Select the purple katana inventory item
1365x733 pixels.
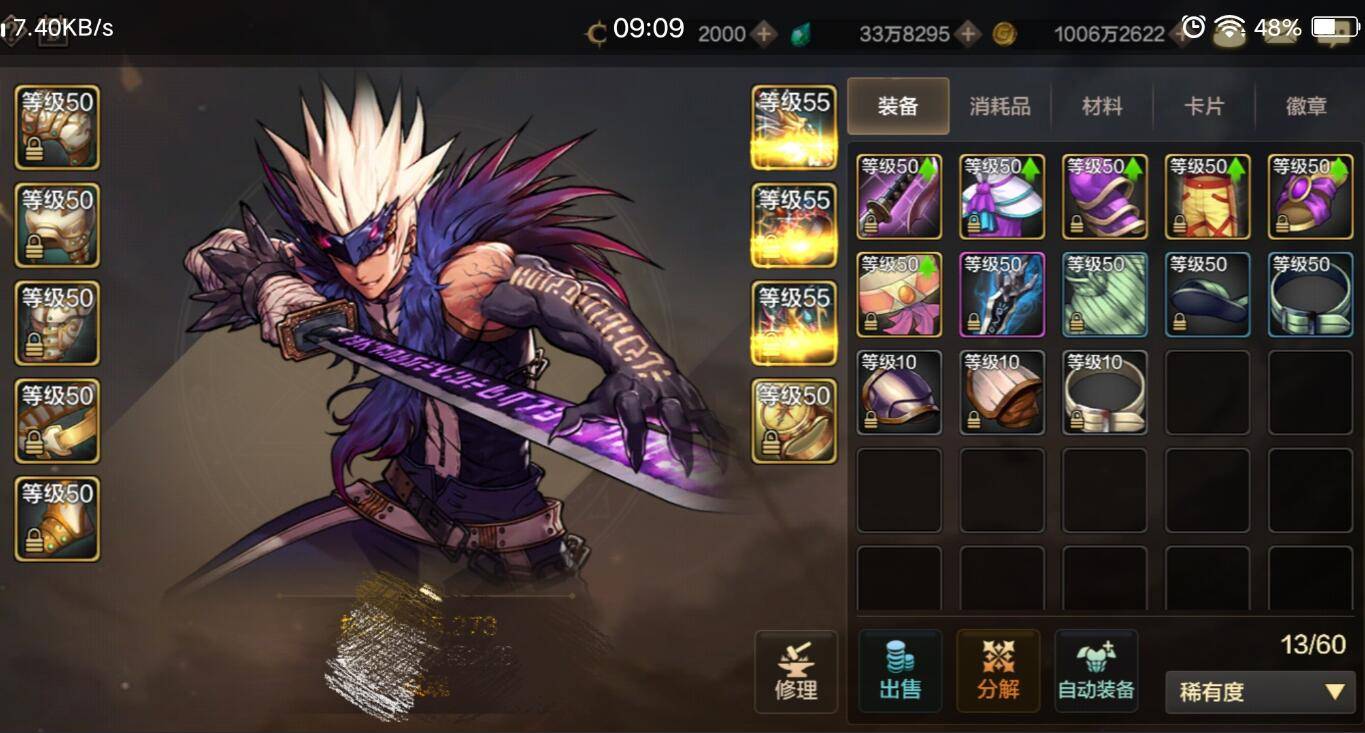[x=899, y=196]
